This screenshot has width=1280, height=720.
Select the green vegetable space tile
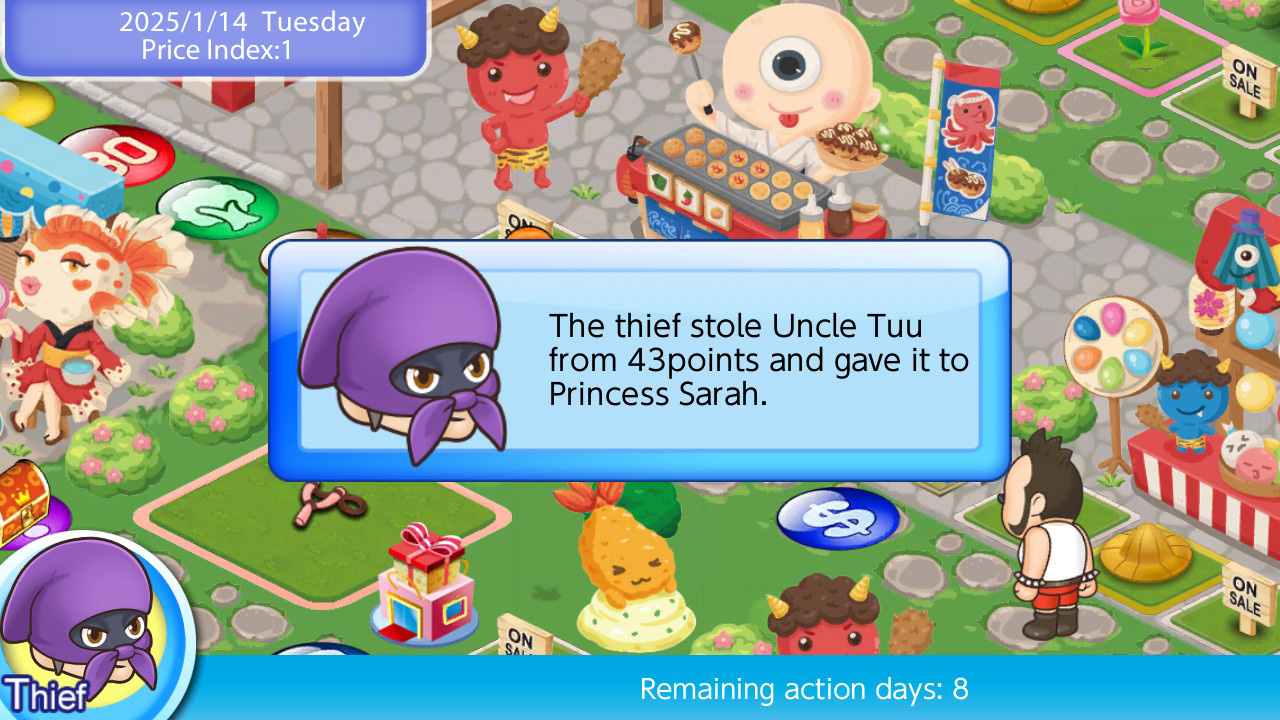[215, 205]
